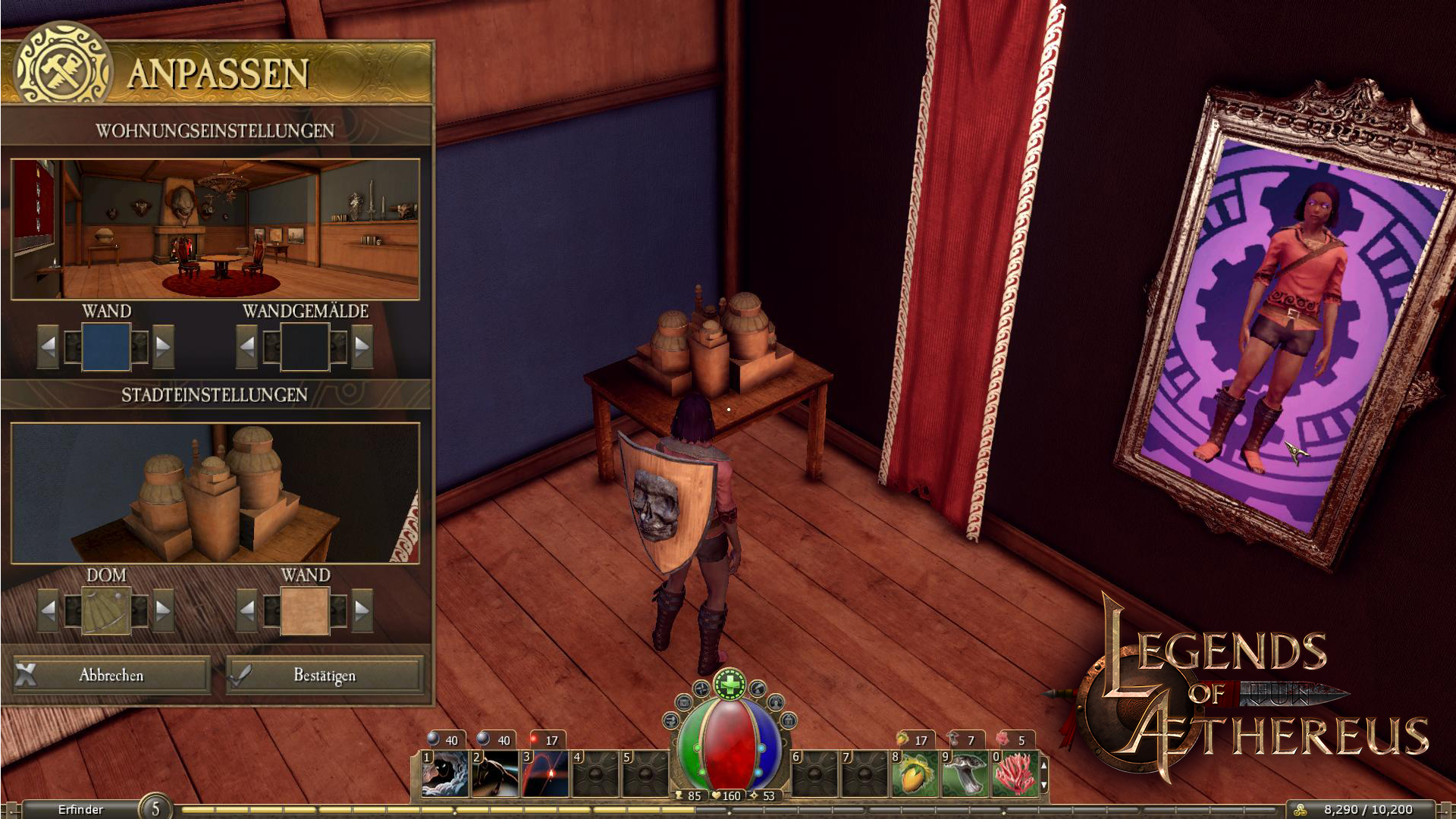Image resolution: width=1456 pixels, height=819 pixels.
Task: Cancel changes with the Abbrechen button
Action: pos(111,675)
